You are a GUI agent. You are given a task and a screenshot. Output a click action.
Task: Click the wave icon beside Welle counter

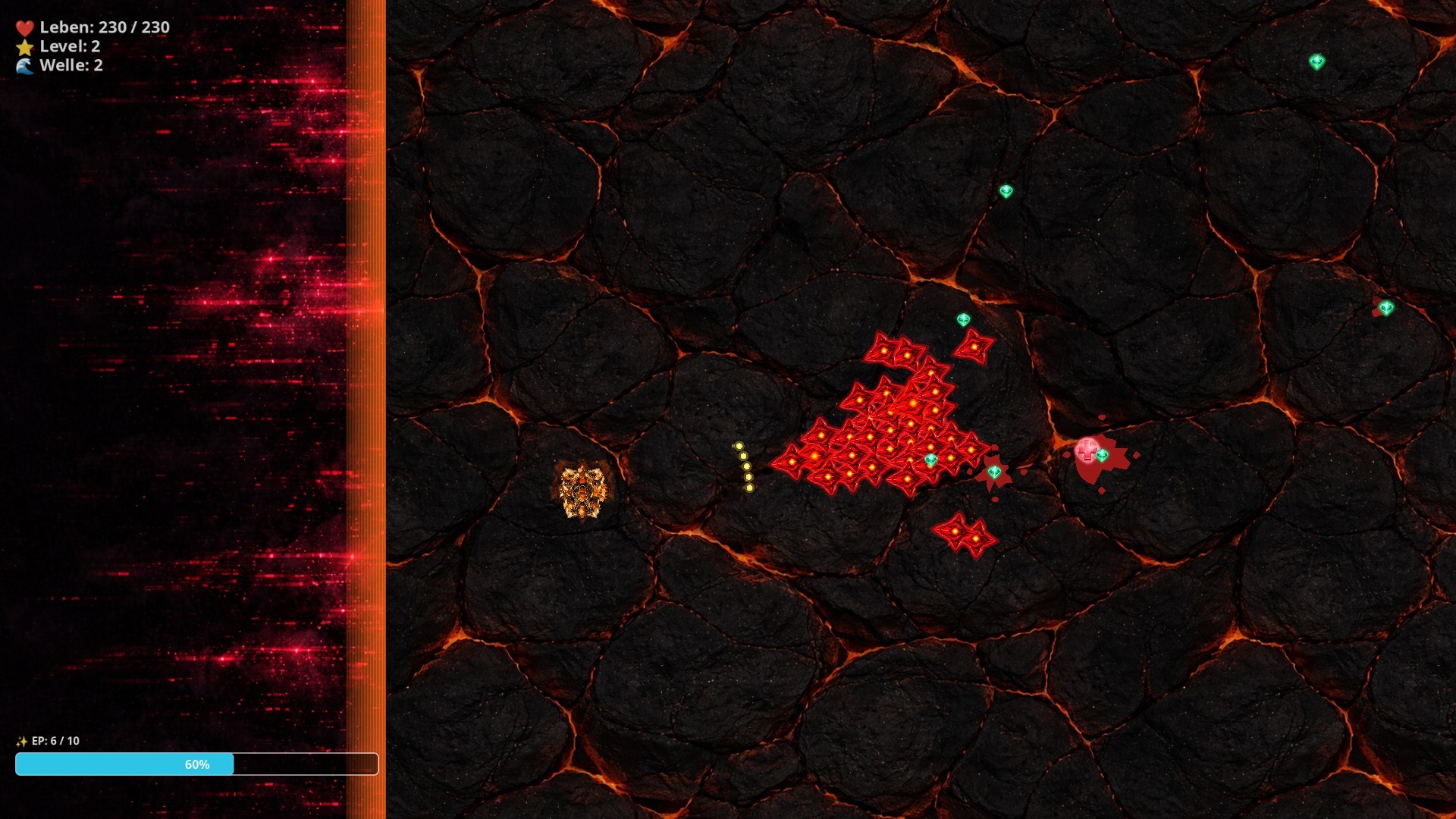(x=24, y=66)
